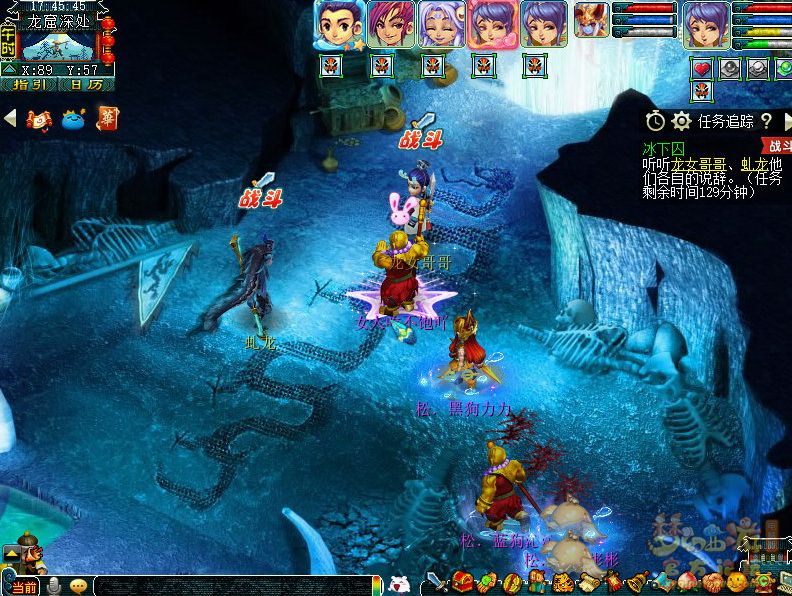The width and height of the screenshot is (792, 596).
Task: Select the pink-framed heart teammate portrait
Action: click(493, 24)
